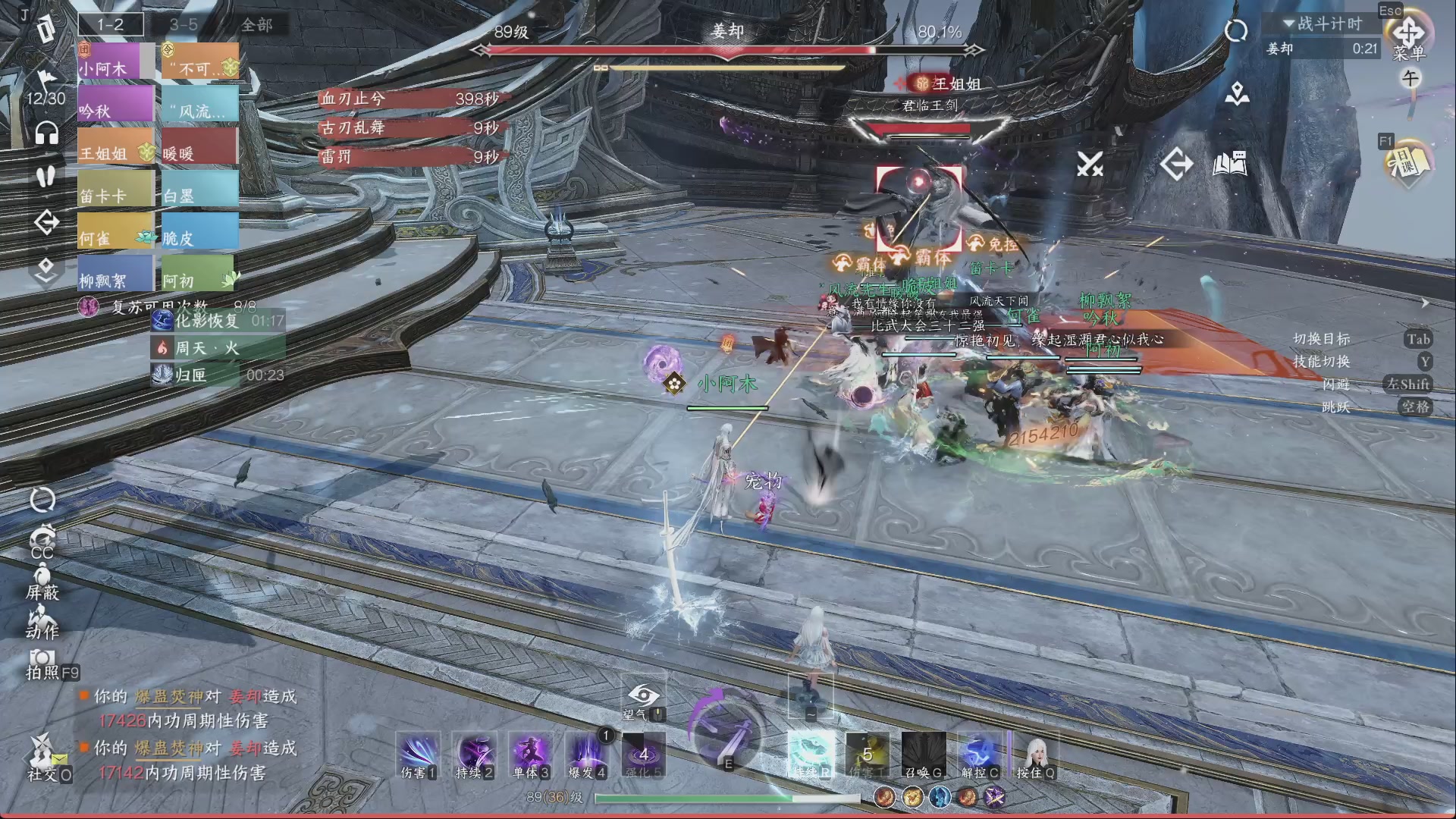The image size is (1456, 819).
Task: Open the 拍照 camera photo mode
Action: tap(42, 662)
